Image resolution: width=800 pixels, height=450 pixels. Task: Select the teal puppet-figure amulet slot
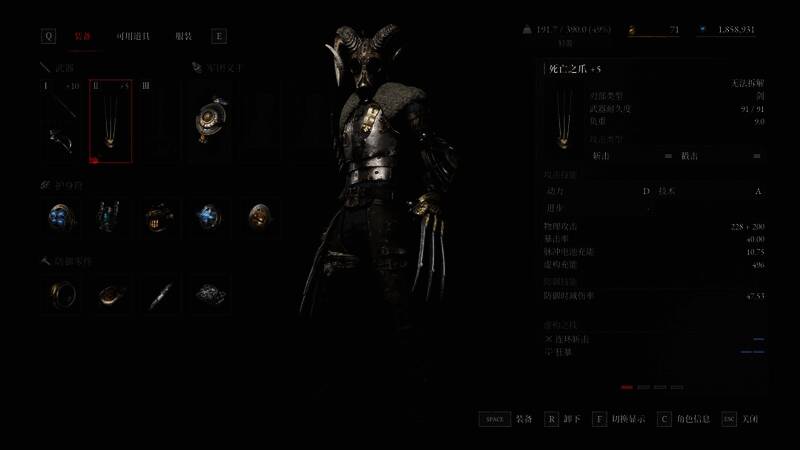pos(110,216)
